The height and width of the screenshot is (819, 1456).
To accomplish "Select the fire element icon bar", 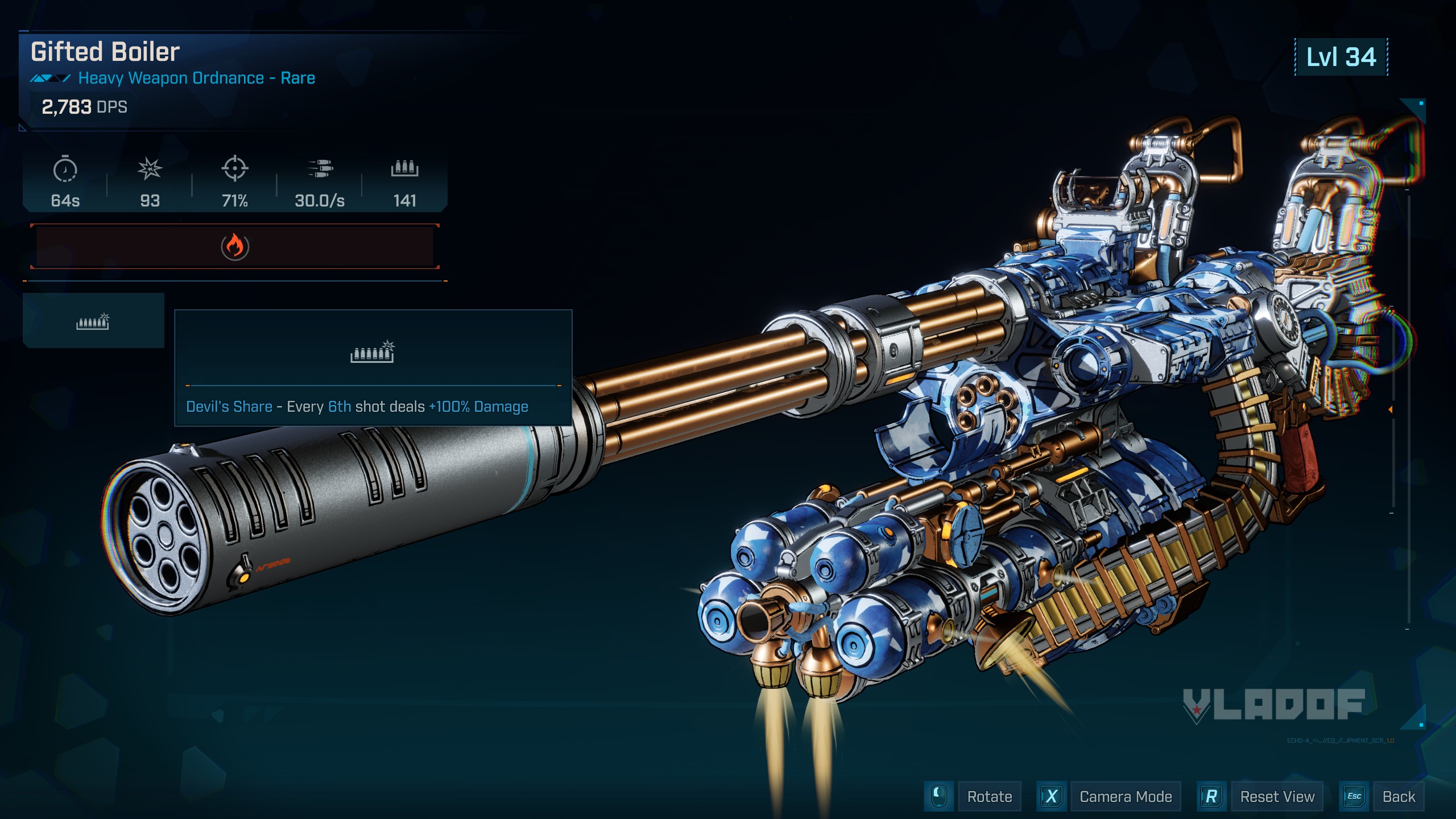I will click(x=234, y=246).
